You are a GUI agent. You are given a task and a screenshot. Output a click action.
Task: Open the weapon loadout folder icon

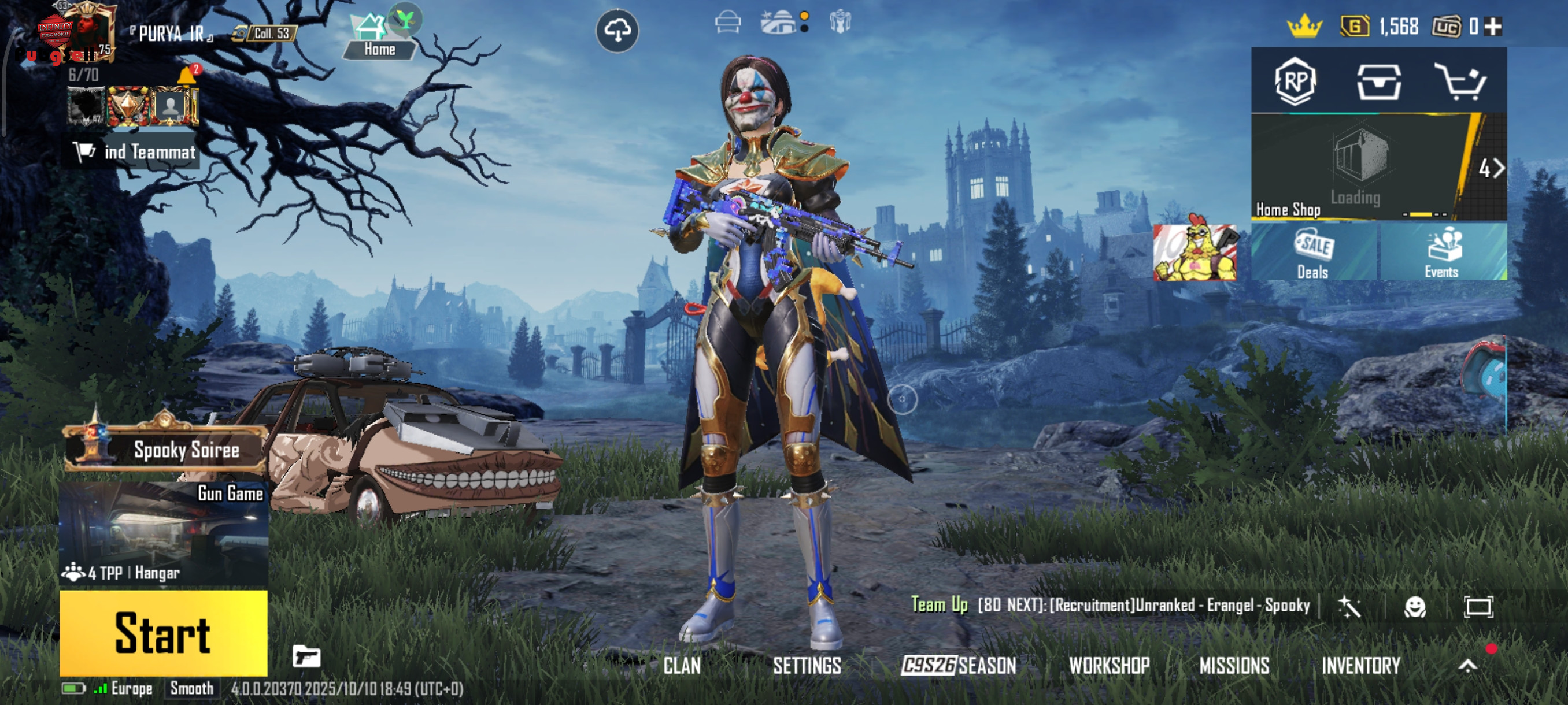(x=306, y=657)
